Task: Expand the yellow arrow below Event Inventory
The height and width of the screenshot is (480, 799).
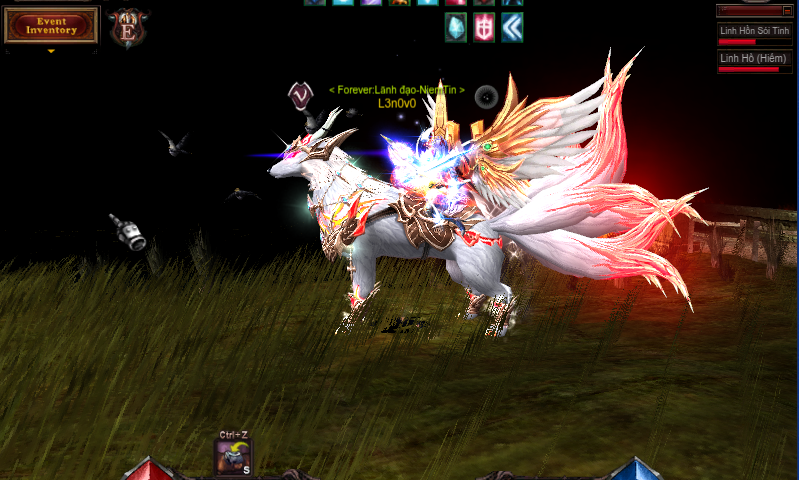Action: tap(51, 51)
